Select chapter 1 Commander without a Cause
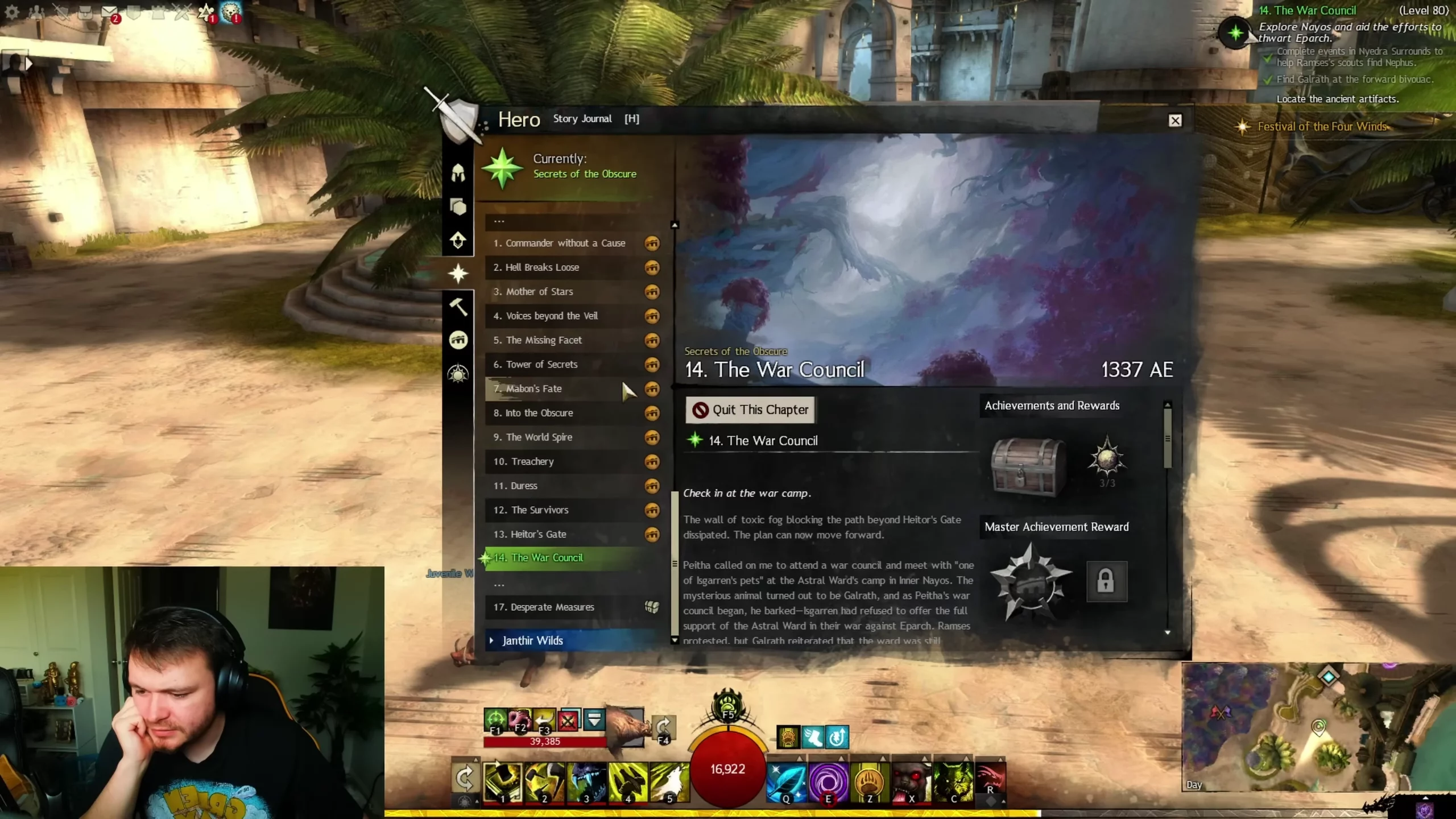The image size is (1456, 819). [x=559, y=243]
